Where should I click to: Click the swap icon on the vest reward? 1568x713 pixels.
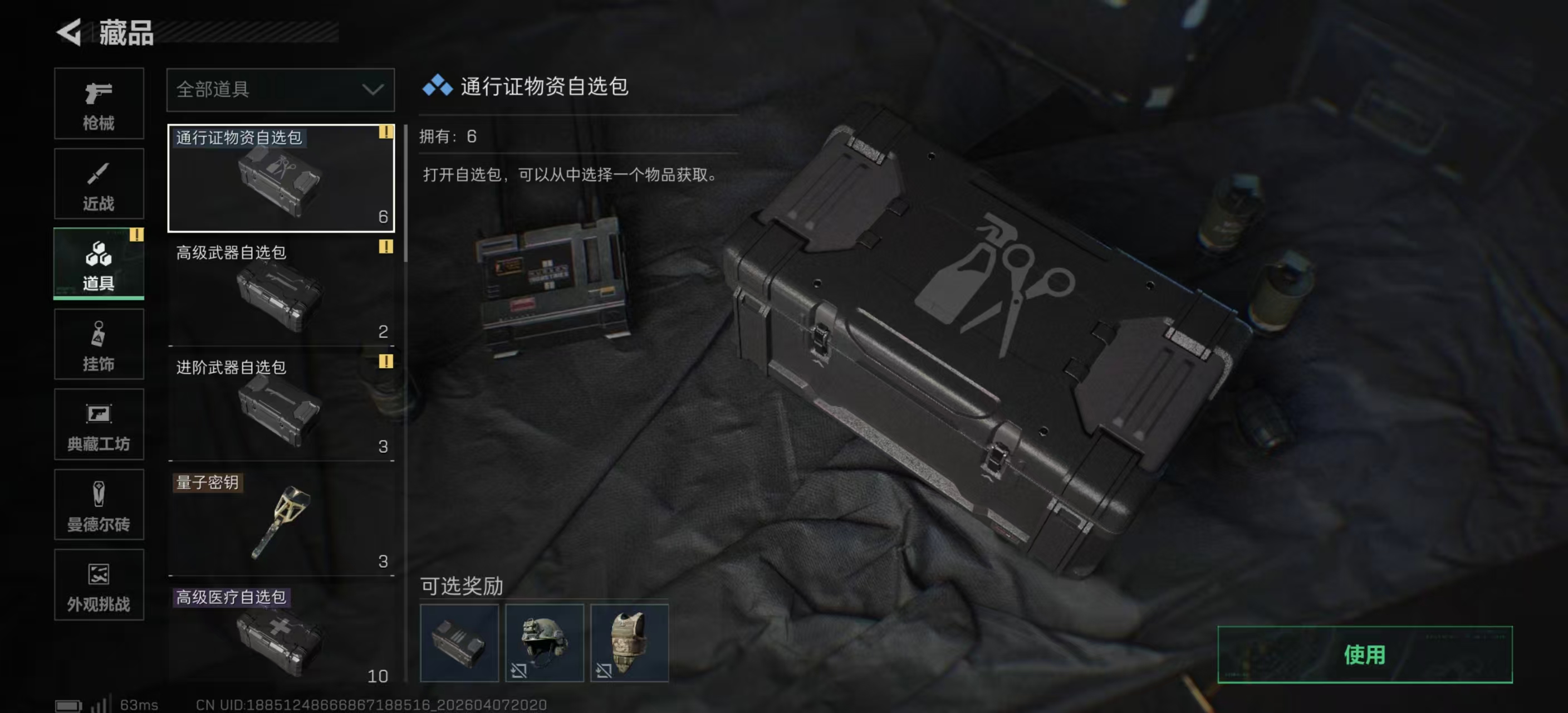click(604, 670)
